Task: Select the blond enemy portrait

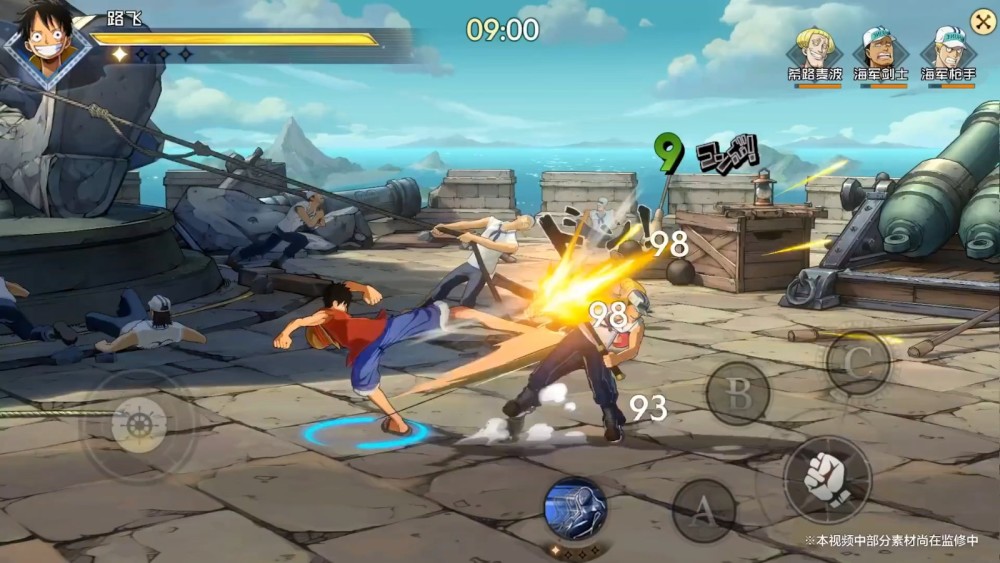Action: 816,49
